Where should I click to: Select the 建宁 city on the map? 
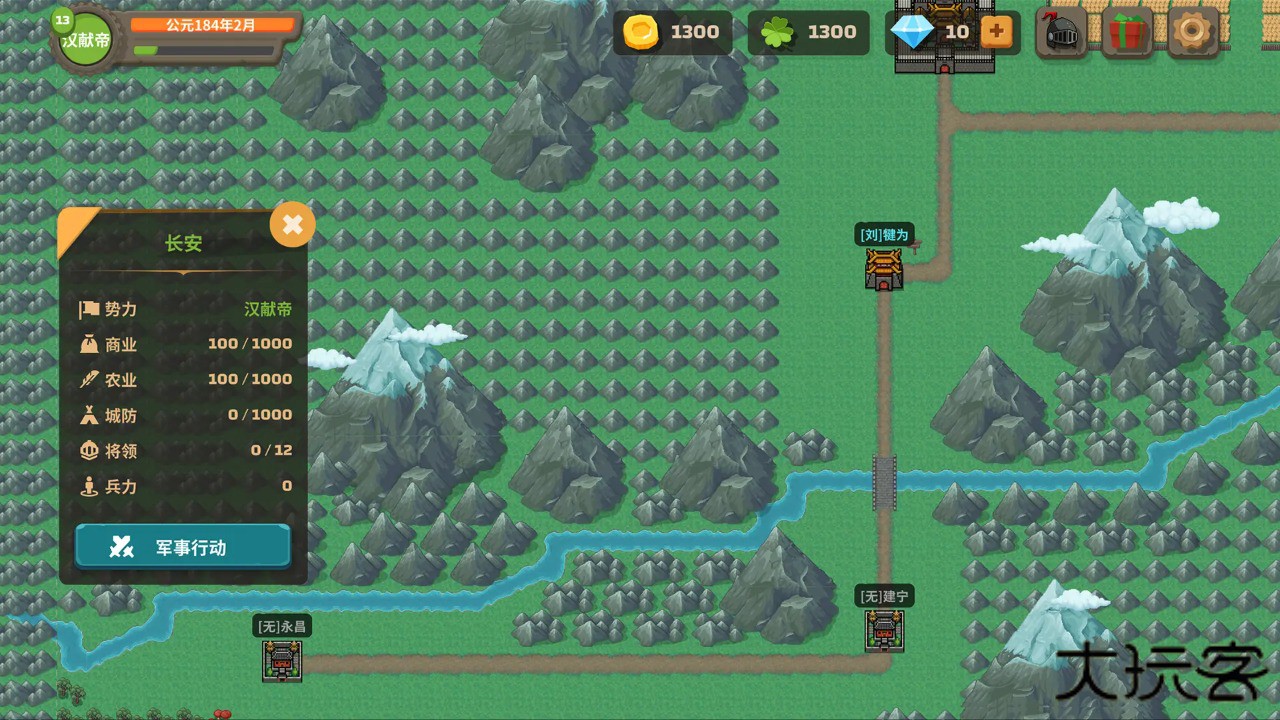(884, 631)
